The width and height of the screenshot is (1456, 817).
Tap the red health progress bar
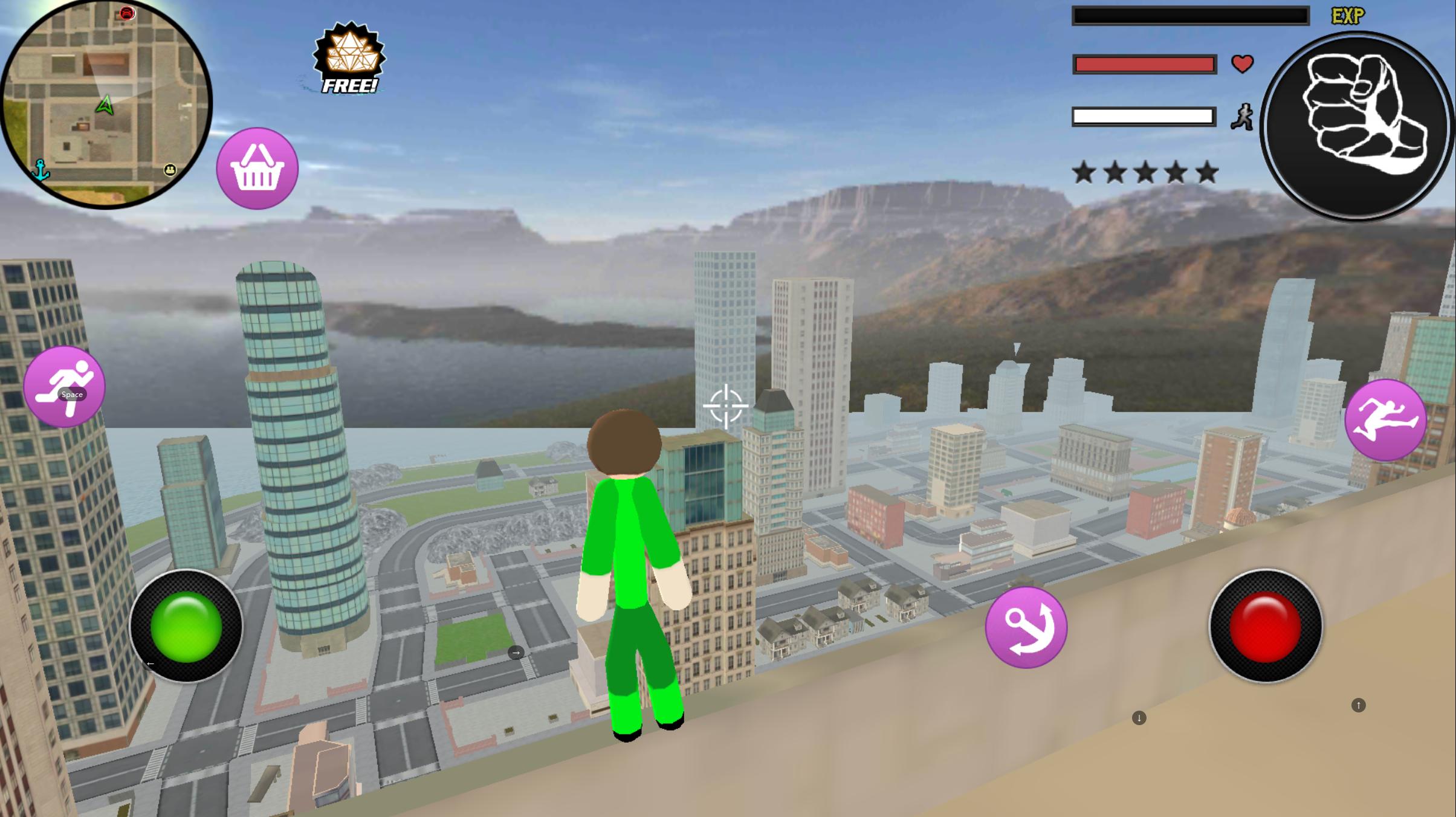[1144, 63]
